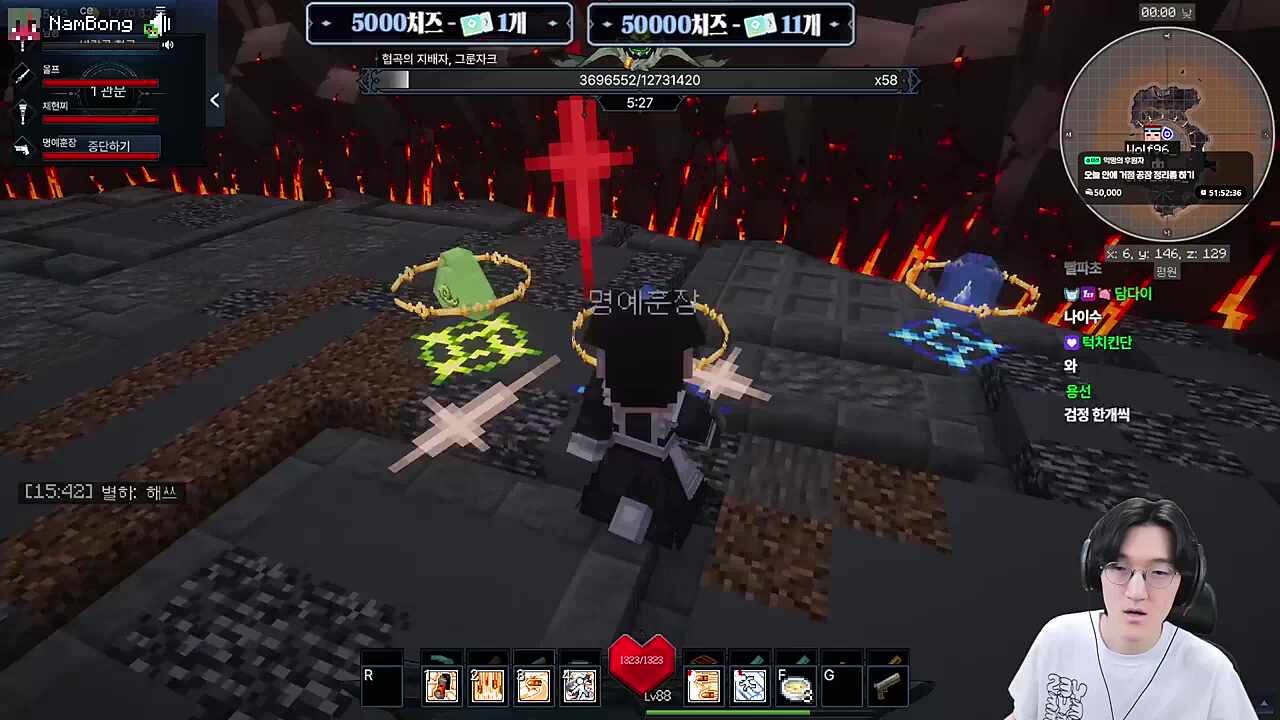
Task: Collapse the side panel with the left arrow
Action: (214, 100)
